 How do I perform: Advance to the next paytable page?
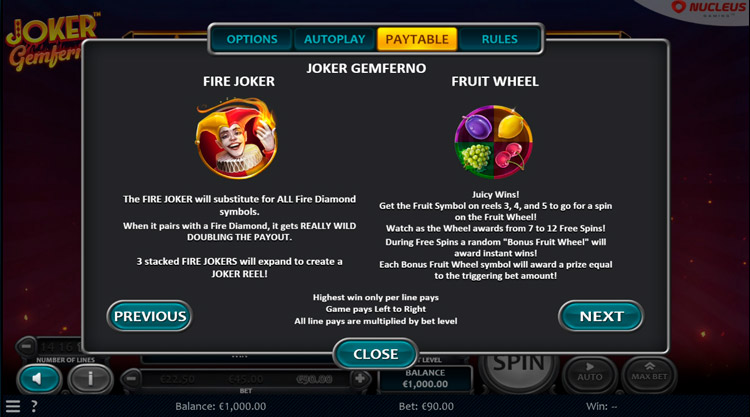601,316
